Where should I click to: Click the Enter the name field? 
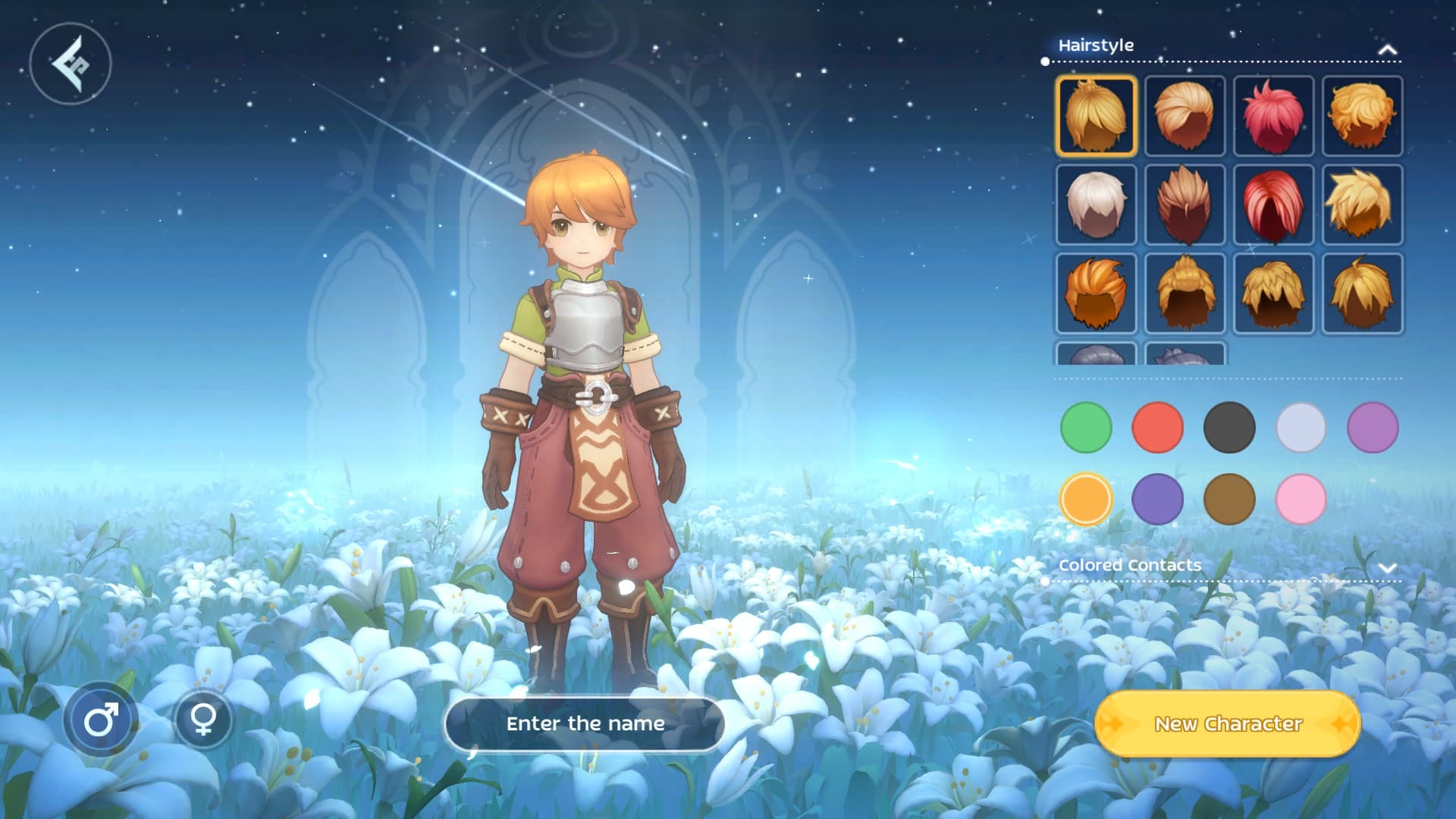point(585,723)
